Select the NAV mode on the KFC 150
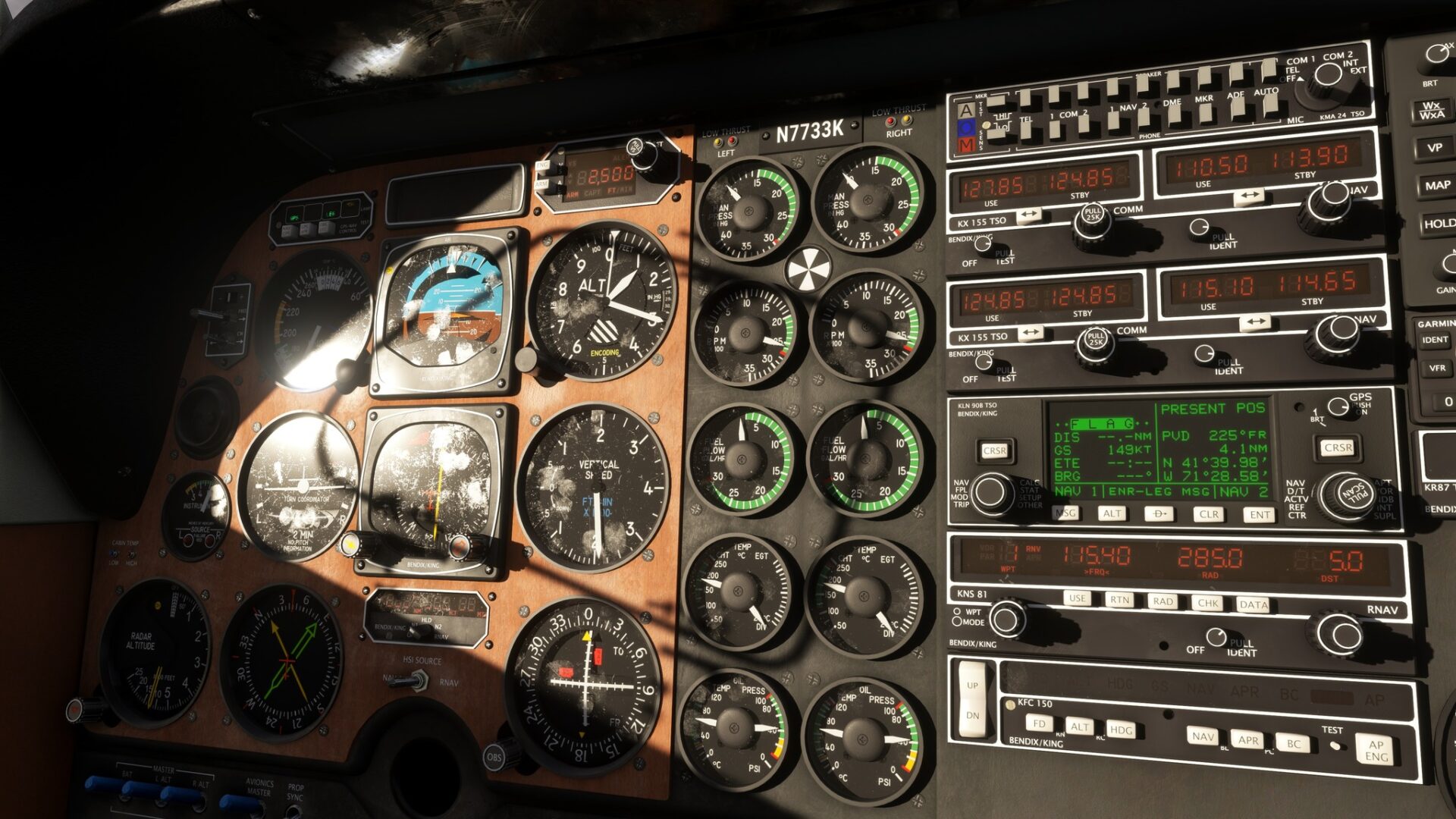 (x=1203, y=736)
